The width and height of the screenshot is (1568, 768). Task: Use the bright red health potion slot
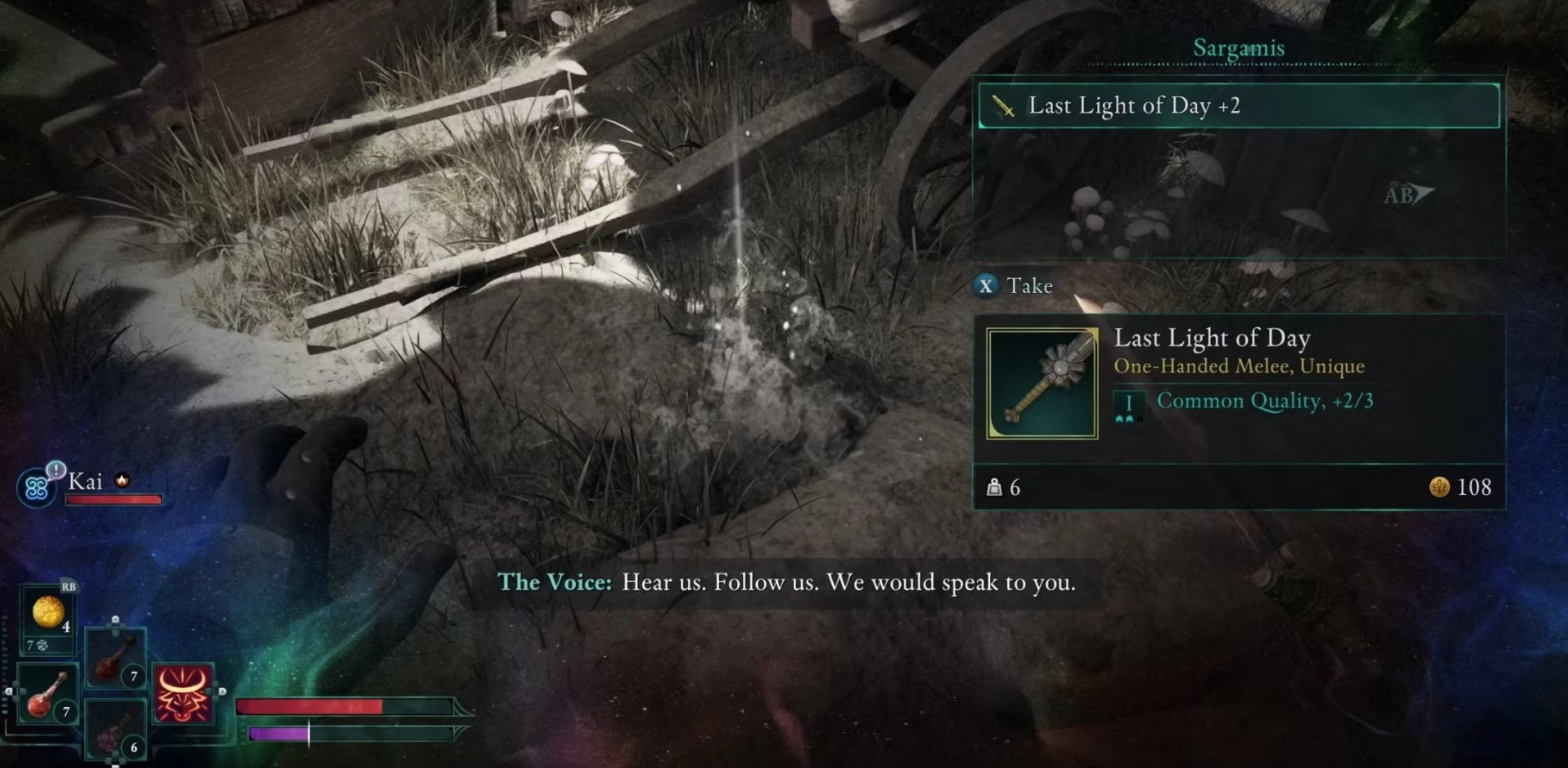click(45, 695)
